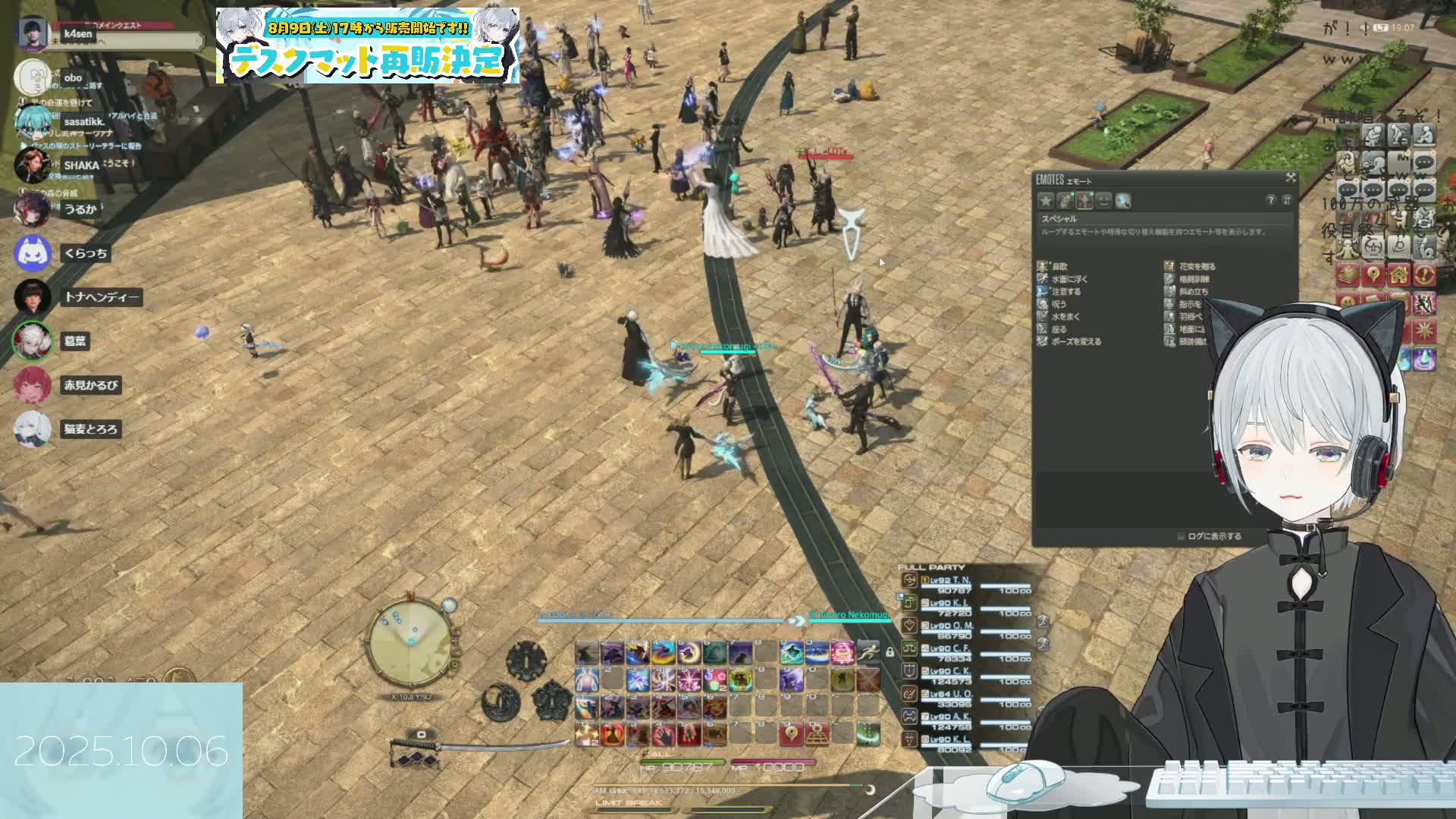Viewport: 1456px width, 819px height.
Task: Use the pink cake icon hotbar action
Action: coord(842,651)
